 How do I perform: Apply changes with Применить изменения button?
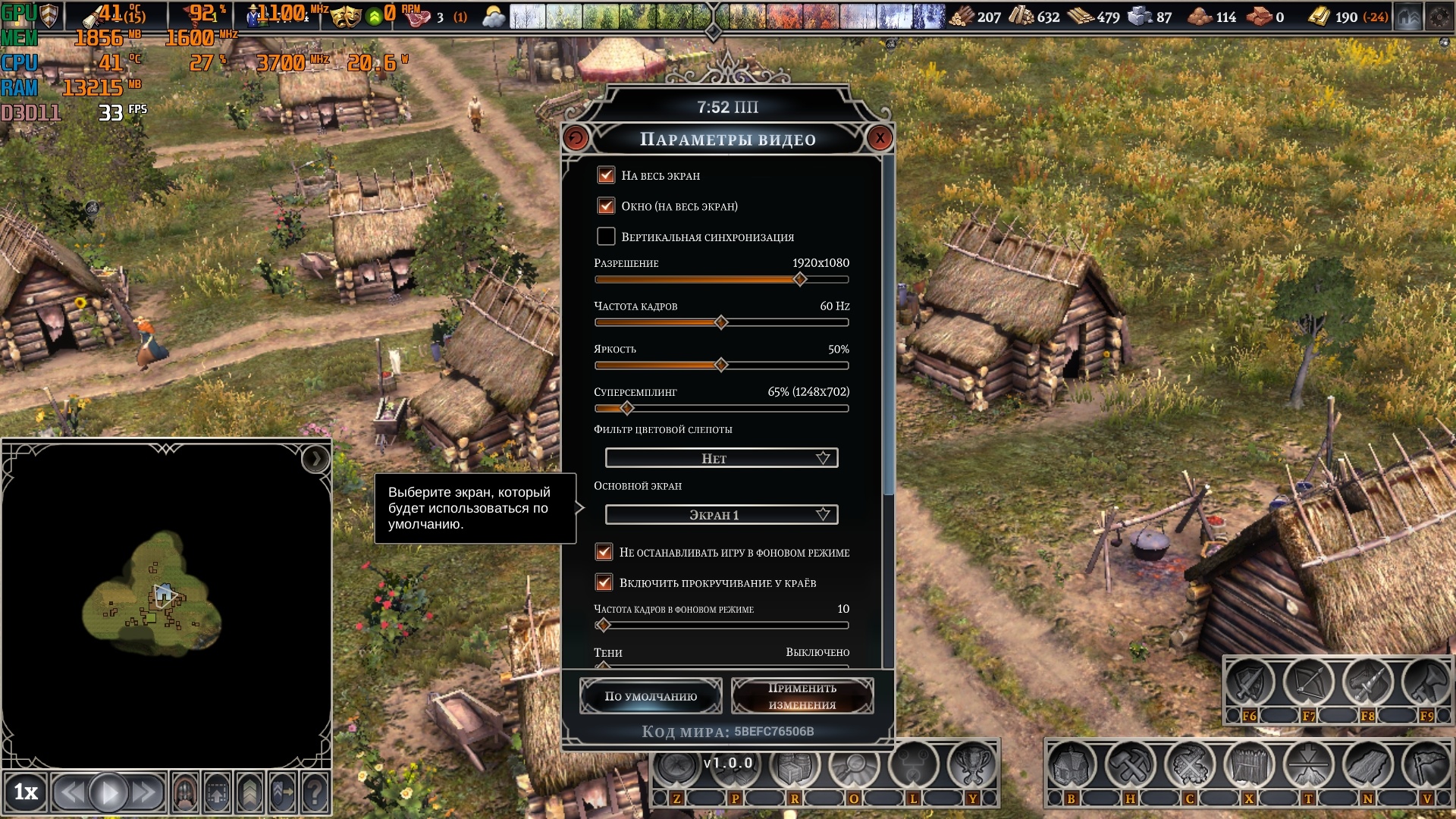(802, 696)
